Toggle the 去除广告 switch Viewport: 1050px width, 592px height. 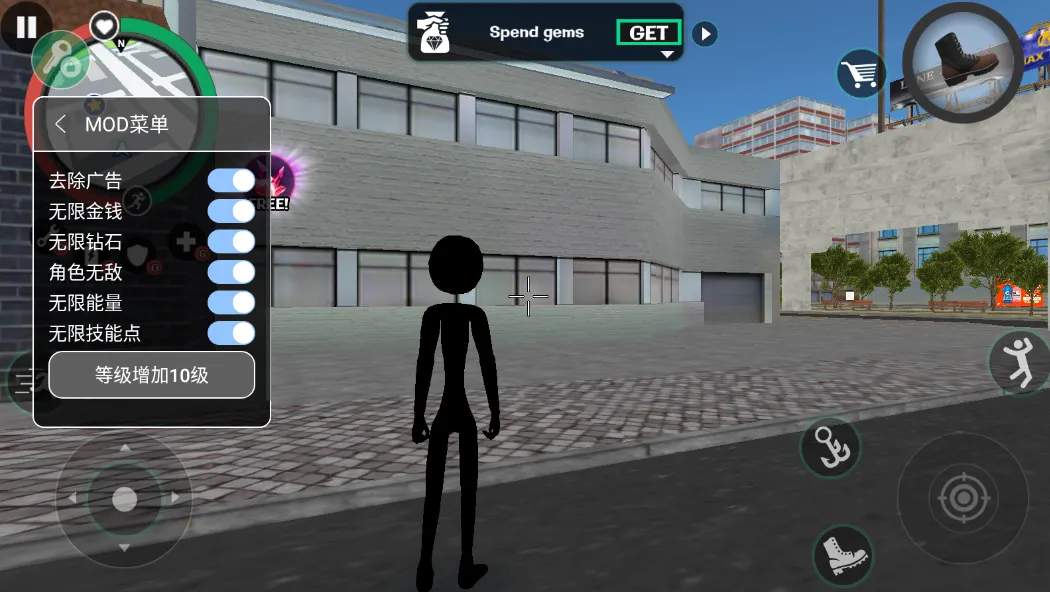(231, 181)
